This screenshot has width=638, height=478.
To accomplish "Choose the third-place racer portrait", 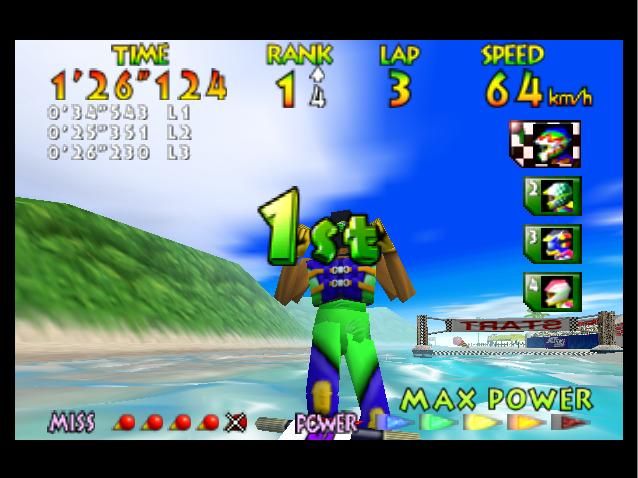I will (x=551, y=243).
